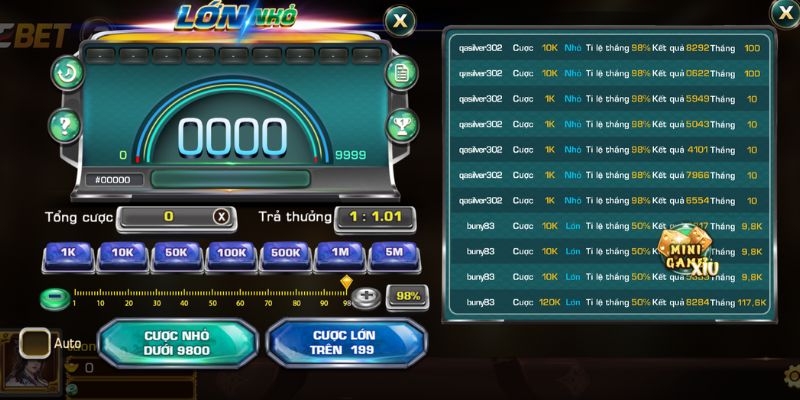The height and width of the screenshot is (400, 800).
Task: Close the bet history panel
Action: pyautogui.click(x=784, y=12)
